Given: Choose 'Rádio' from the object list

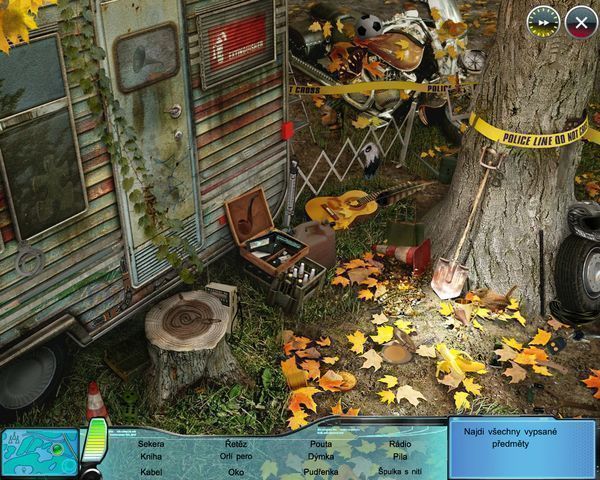Looking at the screenshot, I should click(x=399, y=443).
